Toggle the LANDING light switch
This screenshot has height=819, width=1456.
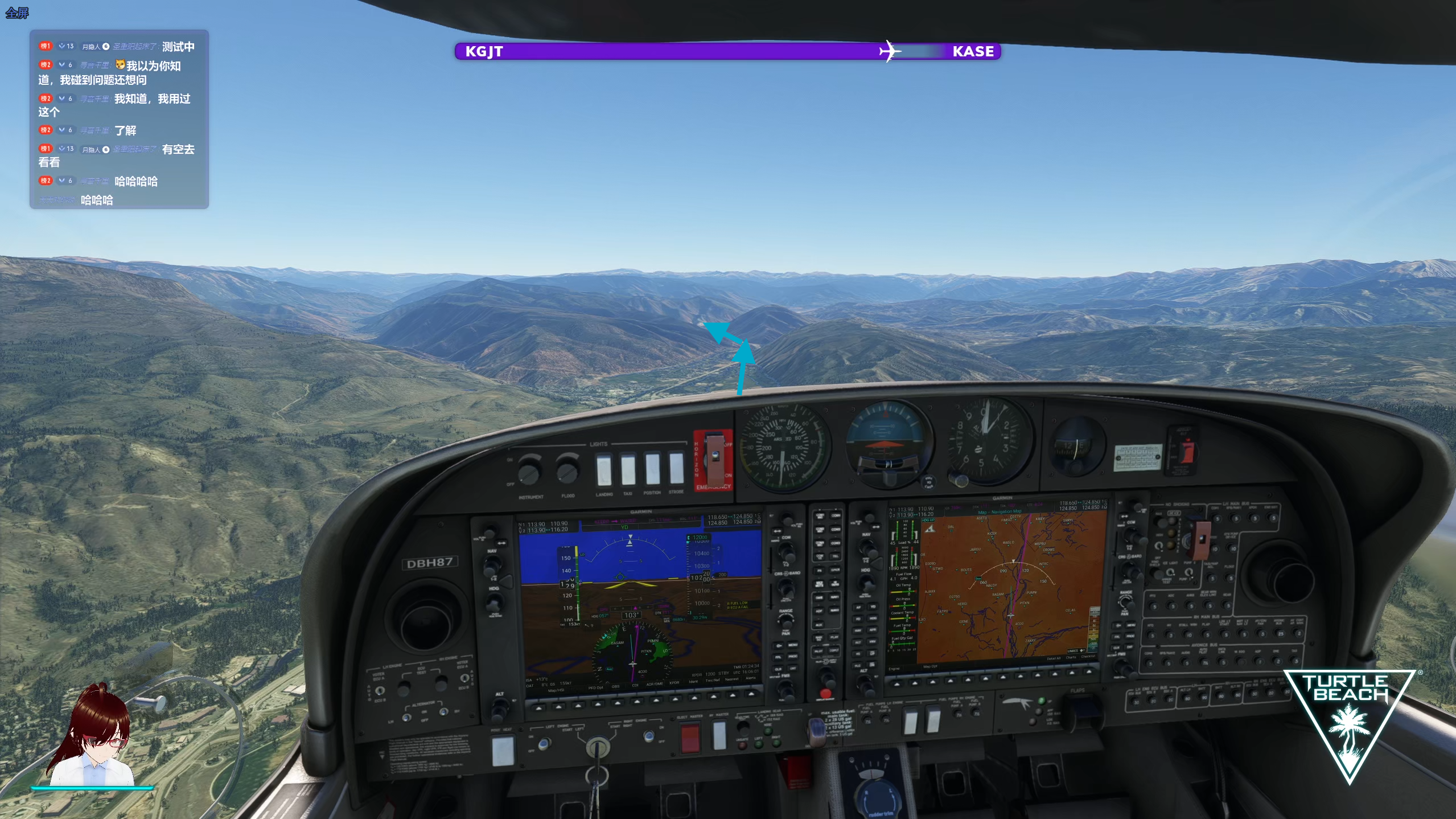(603, 470)
